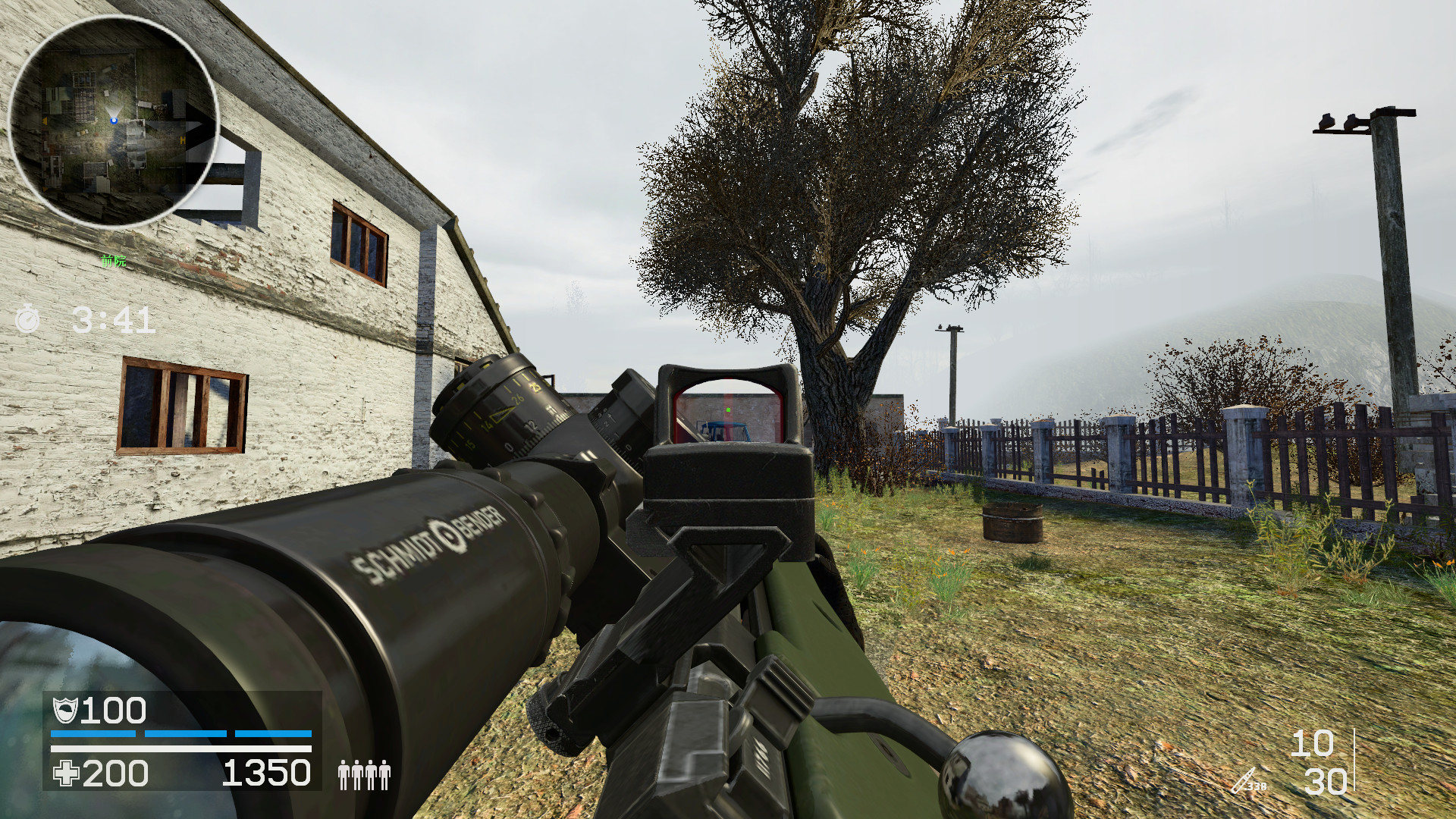Toggle the first blue armor bar segment
Image resolution: width=1456 pixels, height=819 pixels.
pyautogui.click(x=93, y=734)
